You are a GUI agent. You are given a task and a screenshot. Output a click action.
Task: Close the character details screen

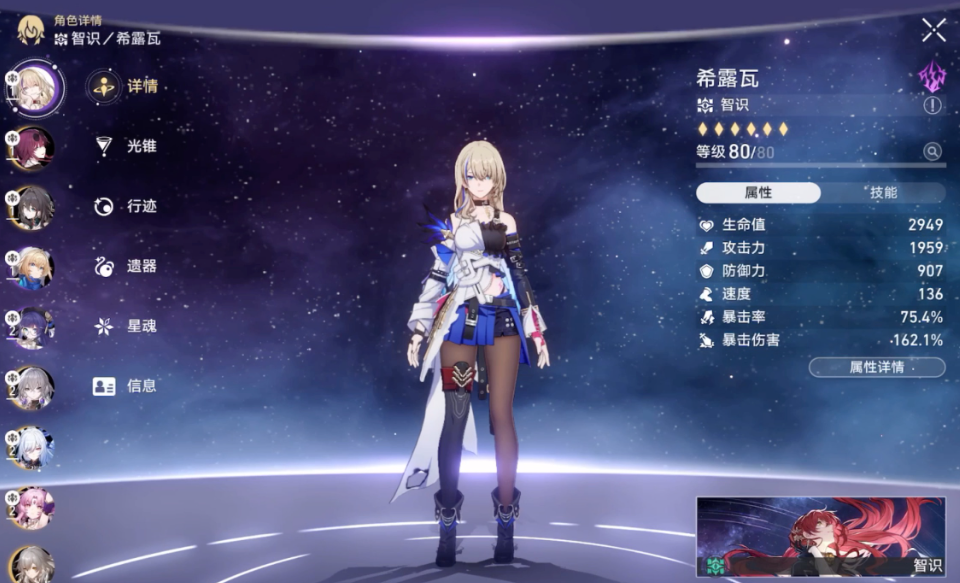pos(933,30)
